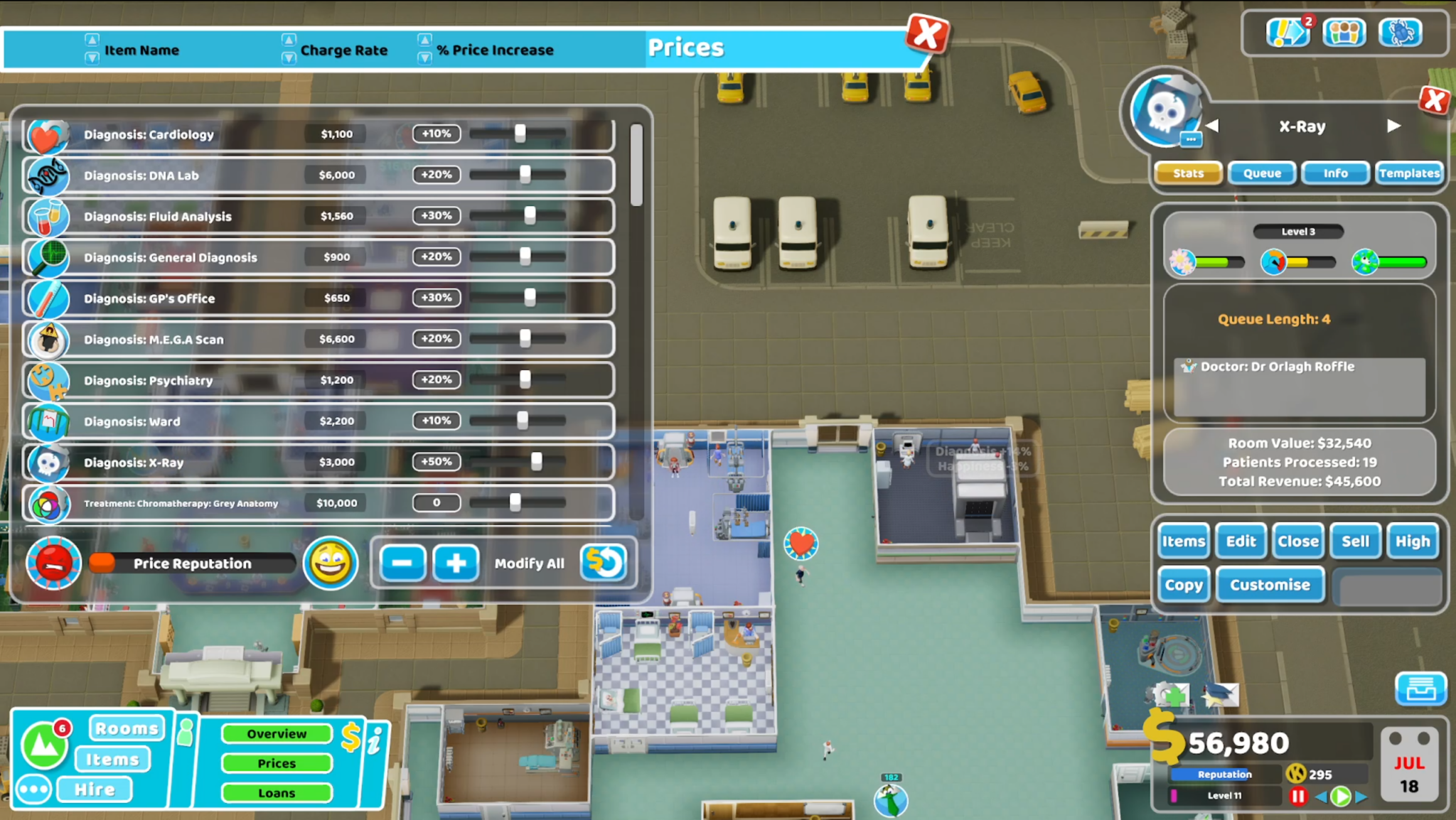Open the Loans screen
The height and width of the screenshot is (820, 1456).
(277, 793)
